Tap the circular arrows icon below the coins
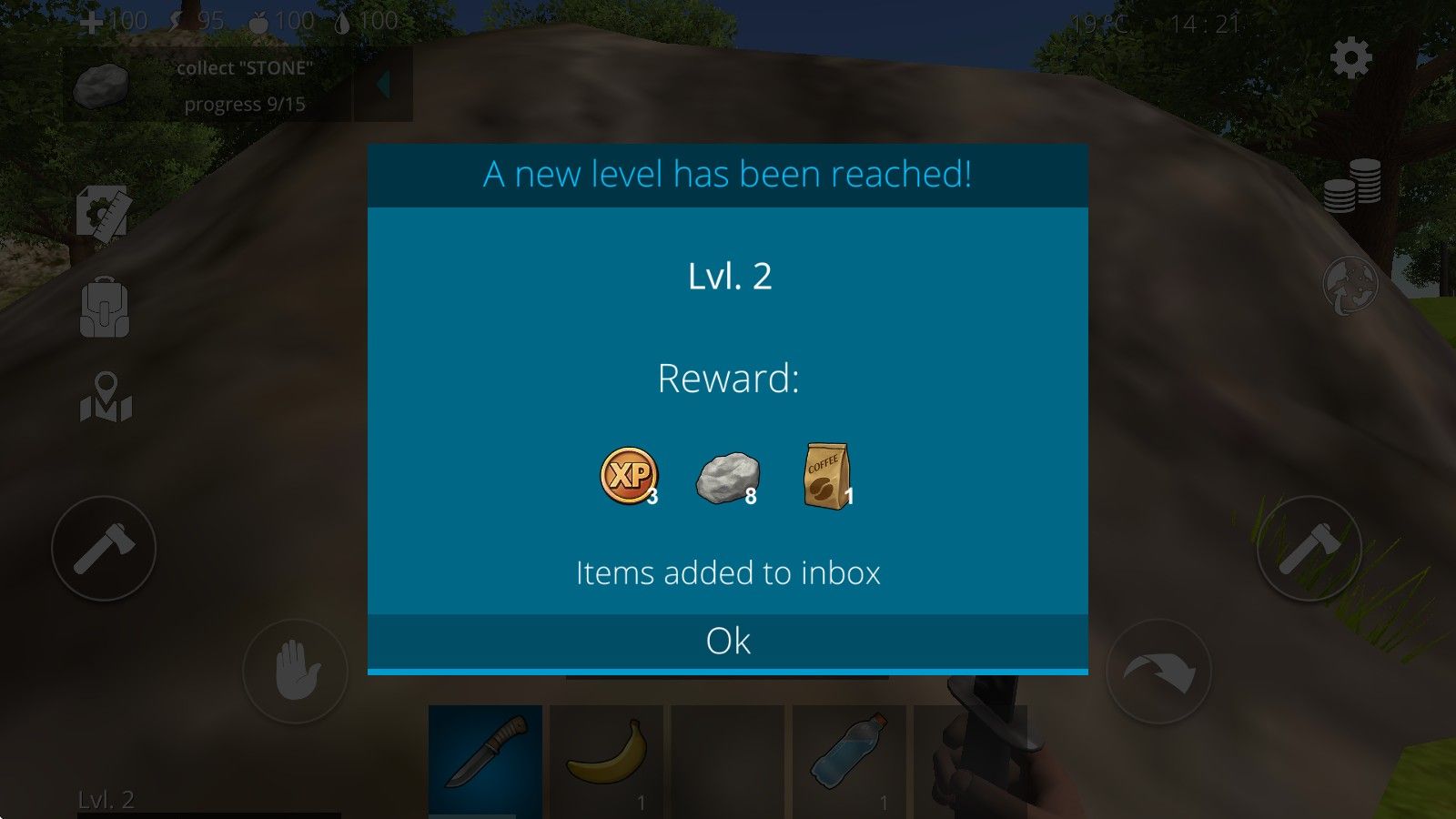Screen dimensions: 1456x819 [x=1350, y=286]
